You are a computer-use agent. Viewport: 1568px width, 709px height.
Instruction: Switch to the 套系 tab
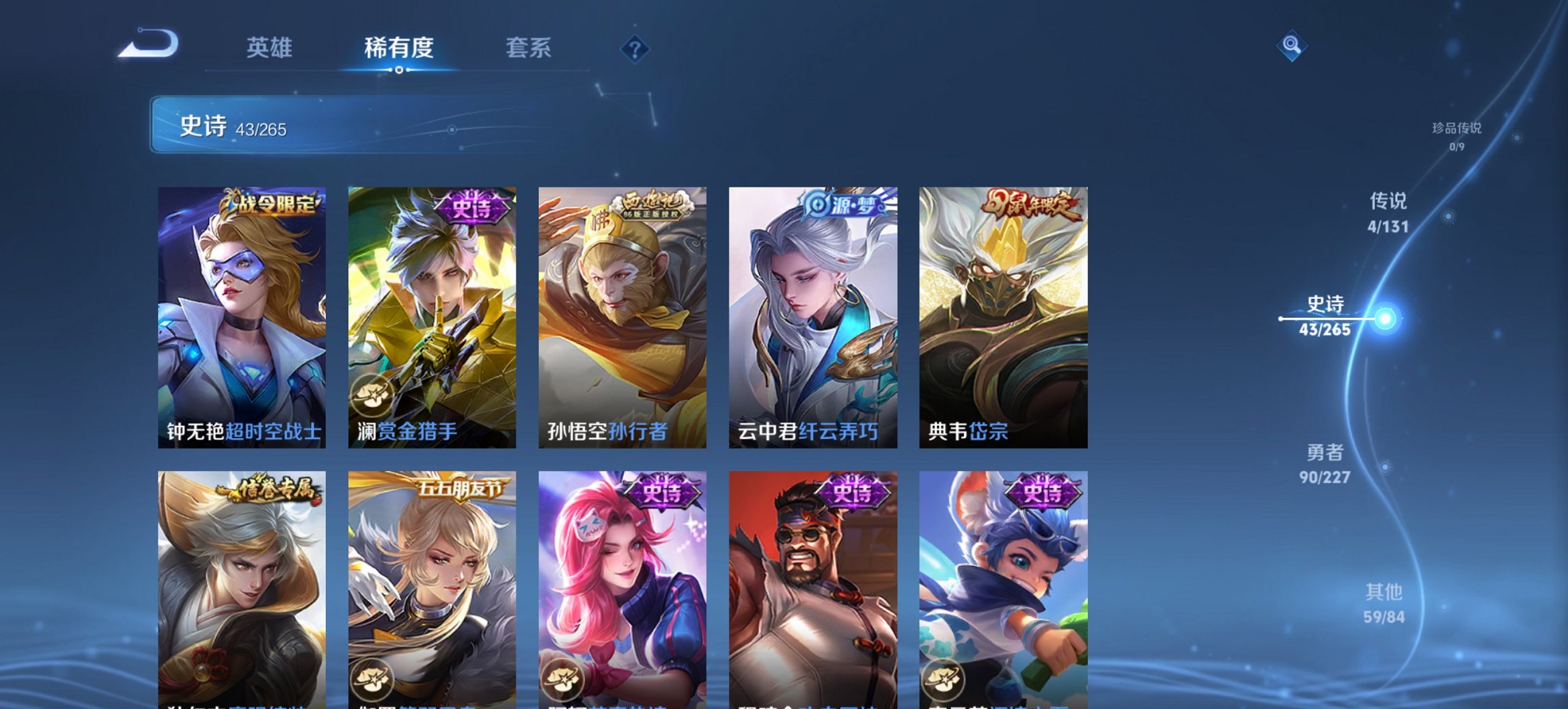(528, 48)
